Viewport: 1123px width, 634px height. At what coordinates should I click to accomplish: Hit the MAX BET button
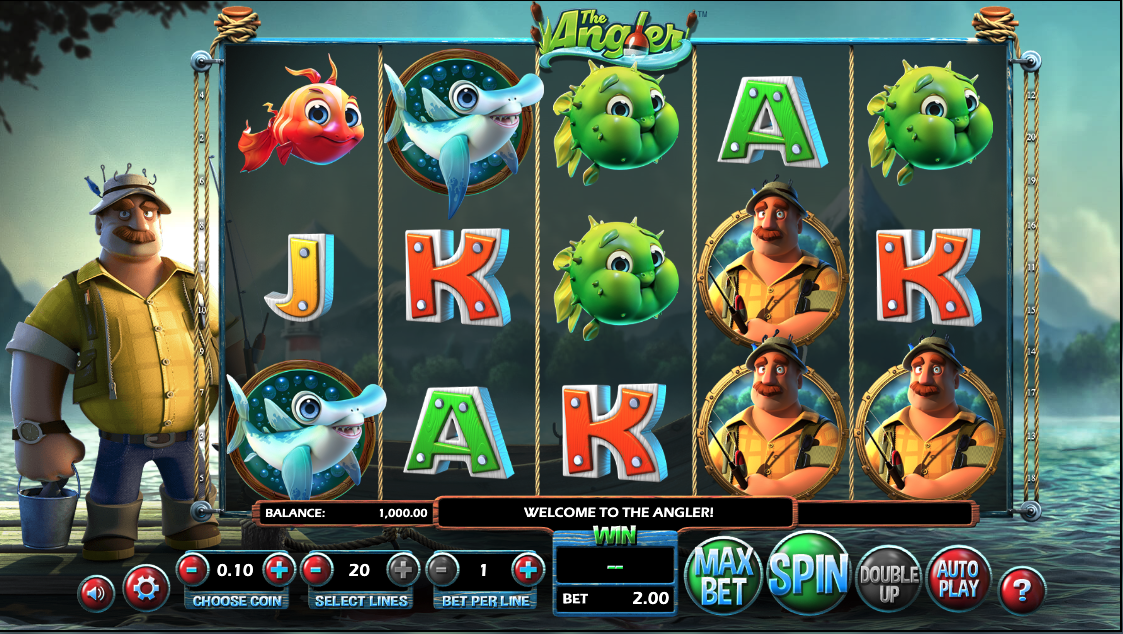(724, 575)
